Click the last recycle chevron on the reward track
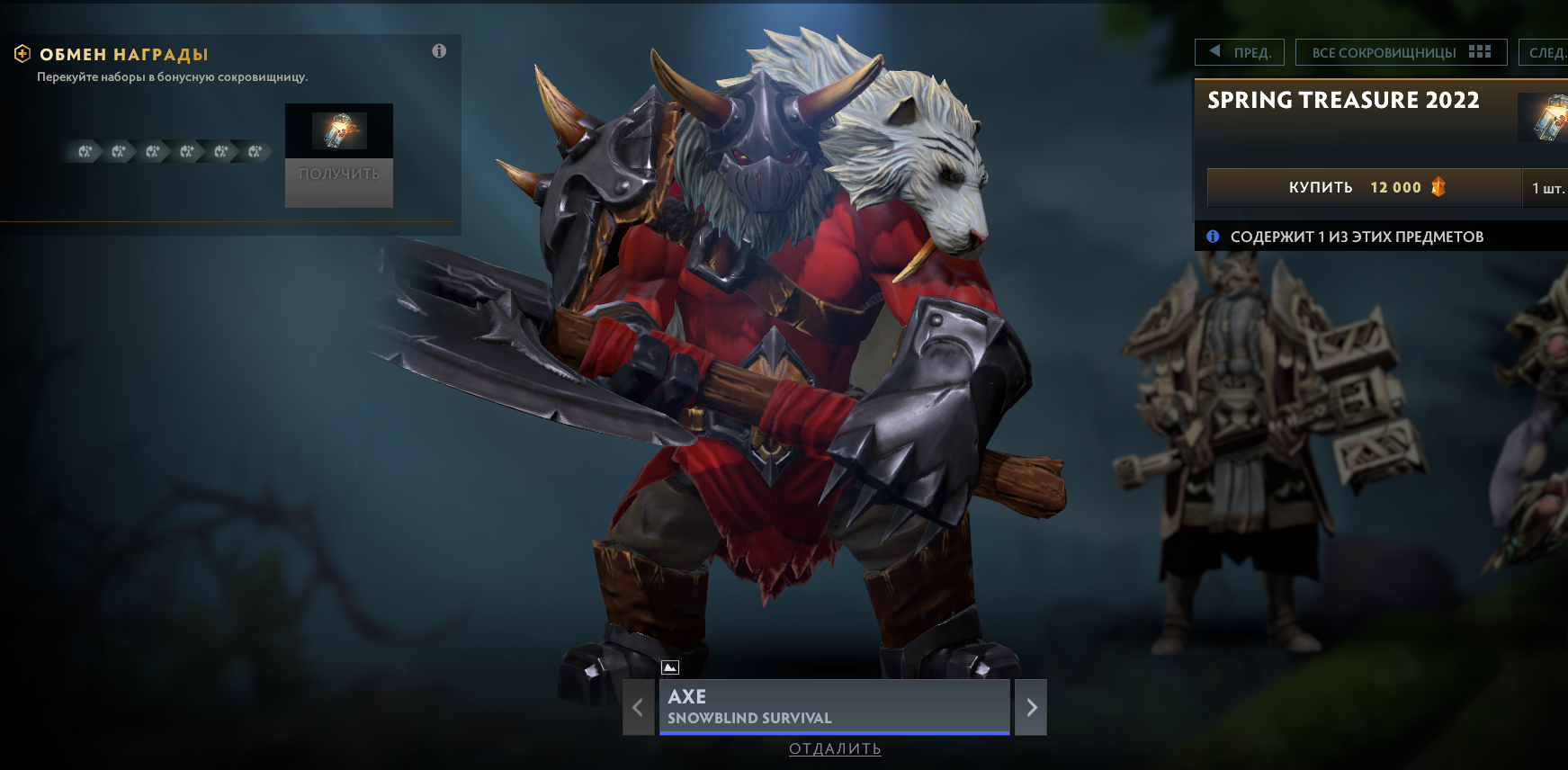The height and width of the screenshot is (770, 1568). click(255, 151)
